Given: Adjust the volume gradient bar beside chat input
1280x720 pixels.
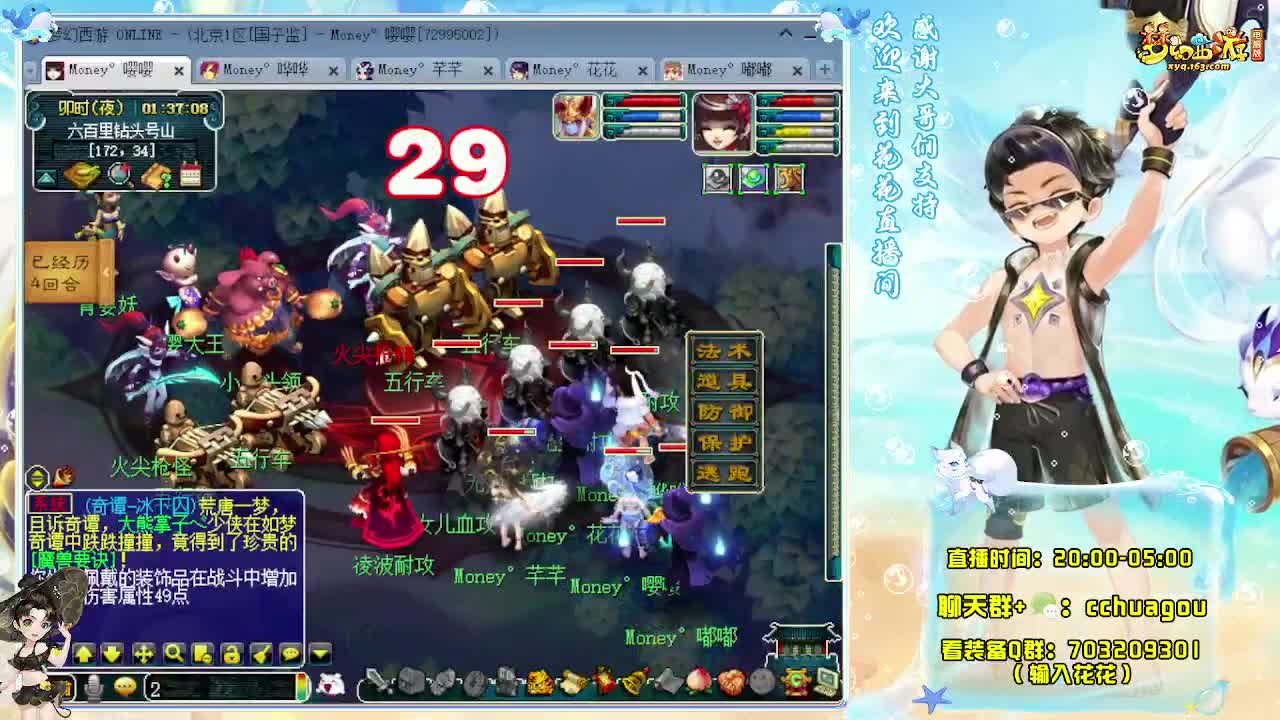Looking at the screenshot, I should (301, 687).
